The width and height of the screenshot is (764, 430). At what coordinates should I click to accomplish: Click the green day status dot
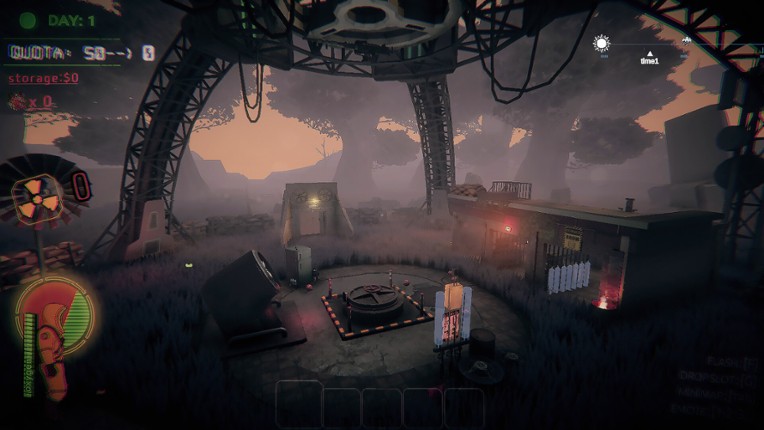[x=28, y=20]
